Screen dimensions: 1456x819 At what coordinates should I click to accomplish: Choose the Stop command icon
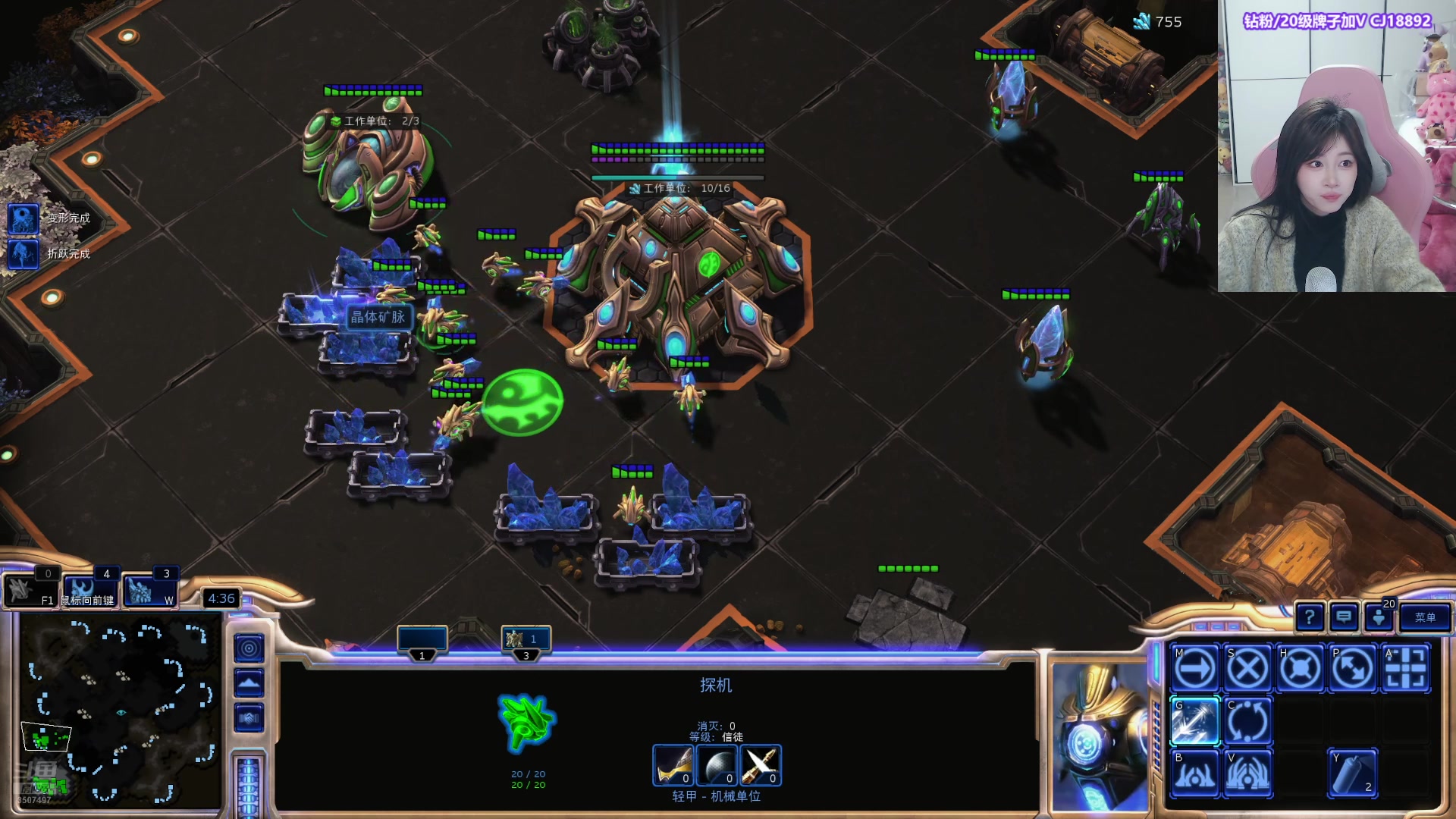pos(1248,669)
